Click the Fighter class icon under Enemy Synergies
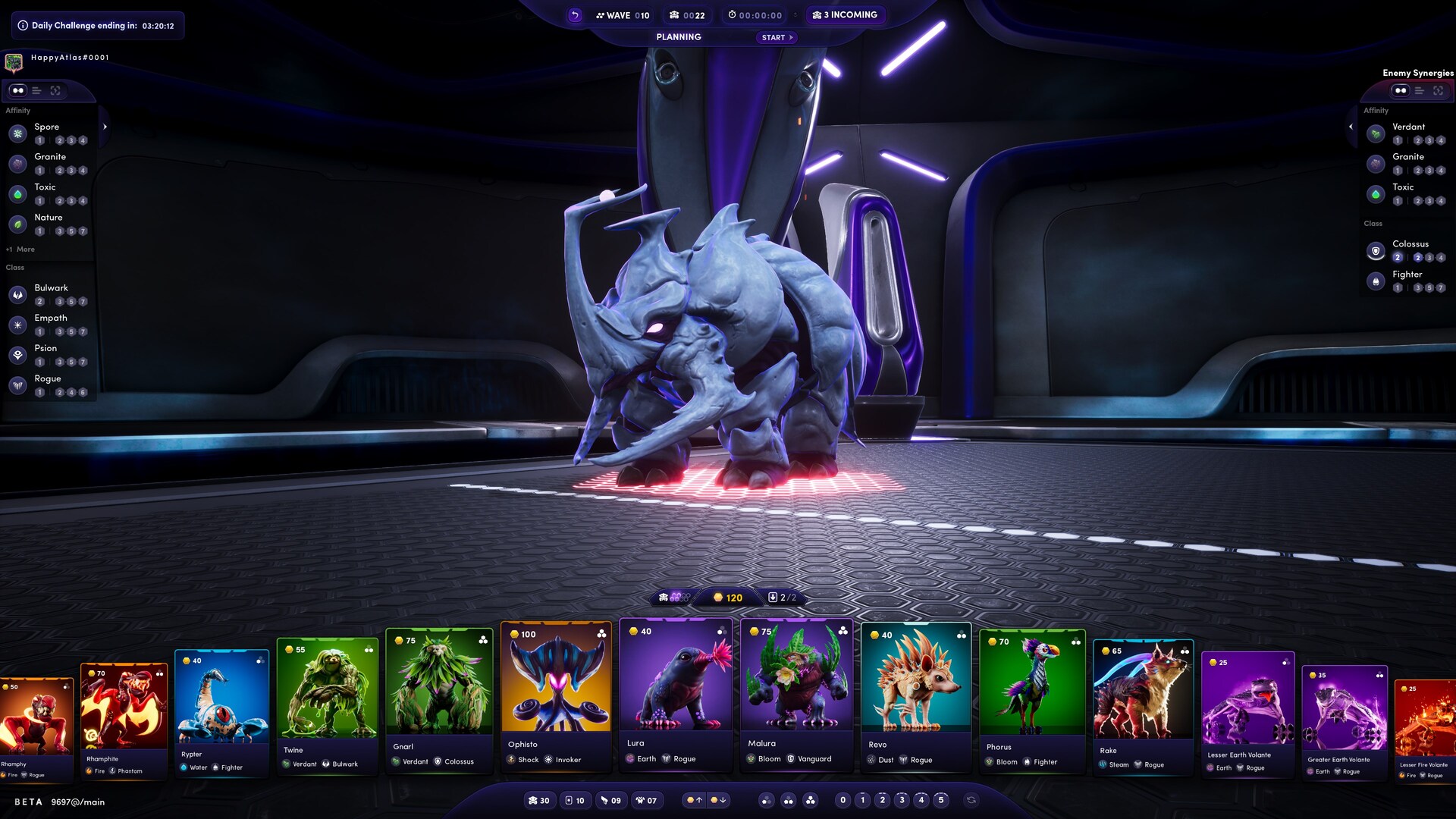Image resolution: width=1456 pixels, height=819 pixels. click(1375, 281)
